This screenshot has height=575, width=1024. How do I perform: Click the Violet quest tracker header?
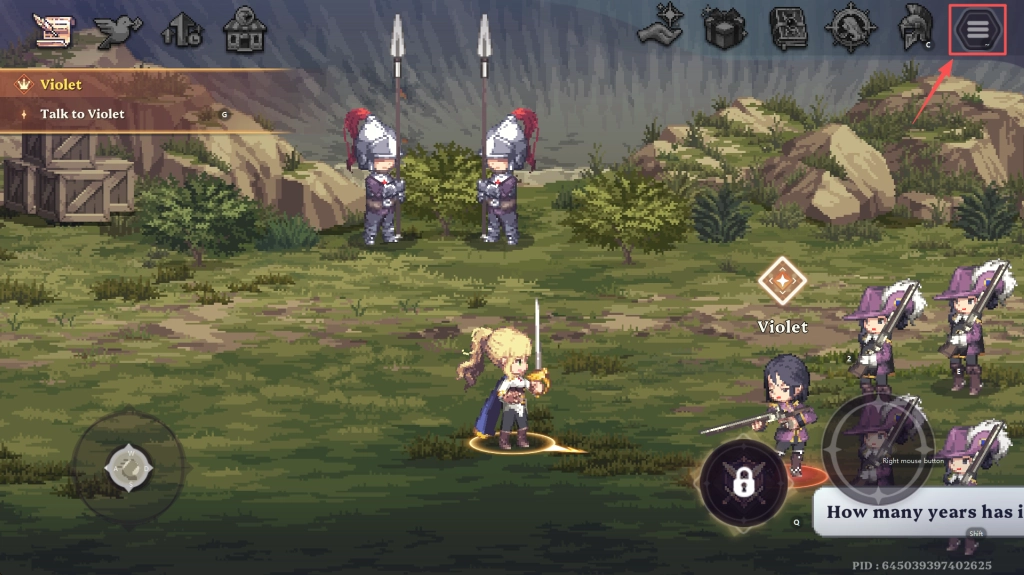pyautogui.click(x=62, y=85)
